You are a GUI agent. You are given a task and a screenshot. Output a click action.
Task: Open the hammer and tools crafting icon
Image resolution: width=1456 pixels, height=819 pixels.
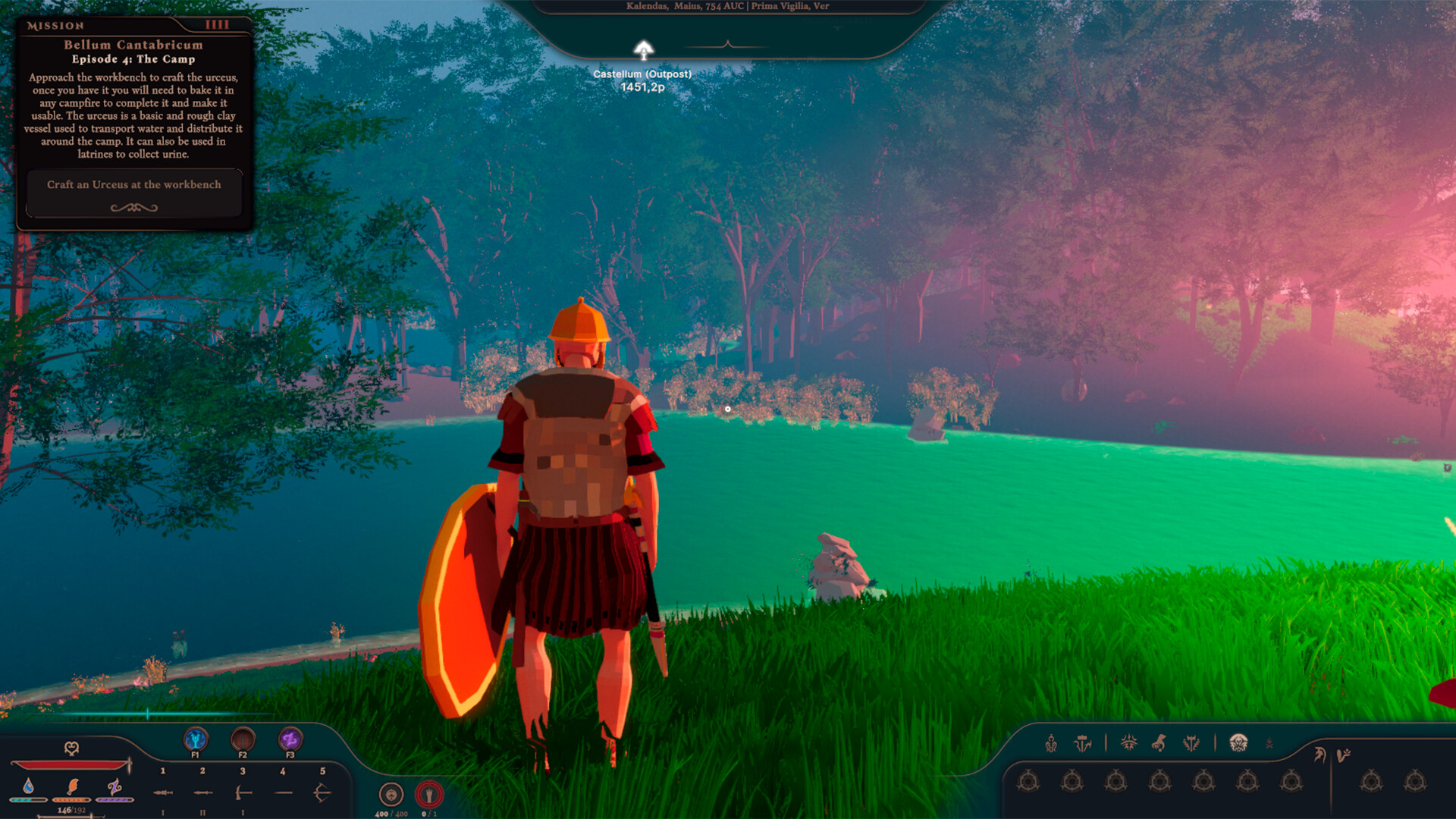1083,743
